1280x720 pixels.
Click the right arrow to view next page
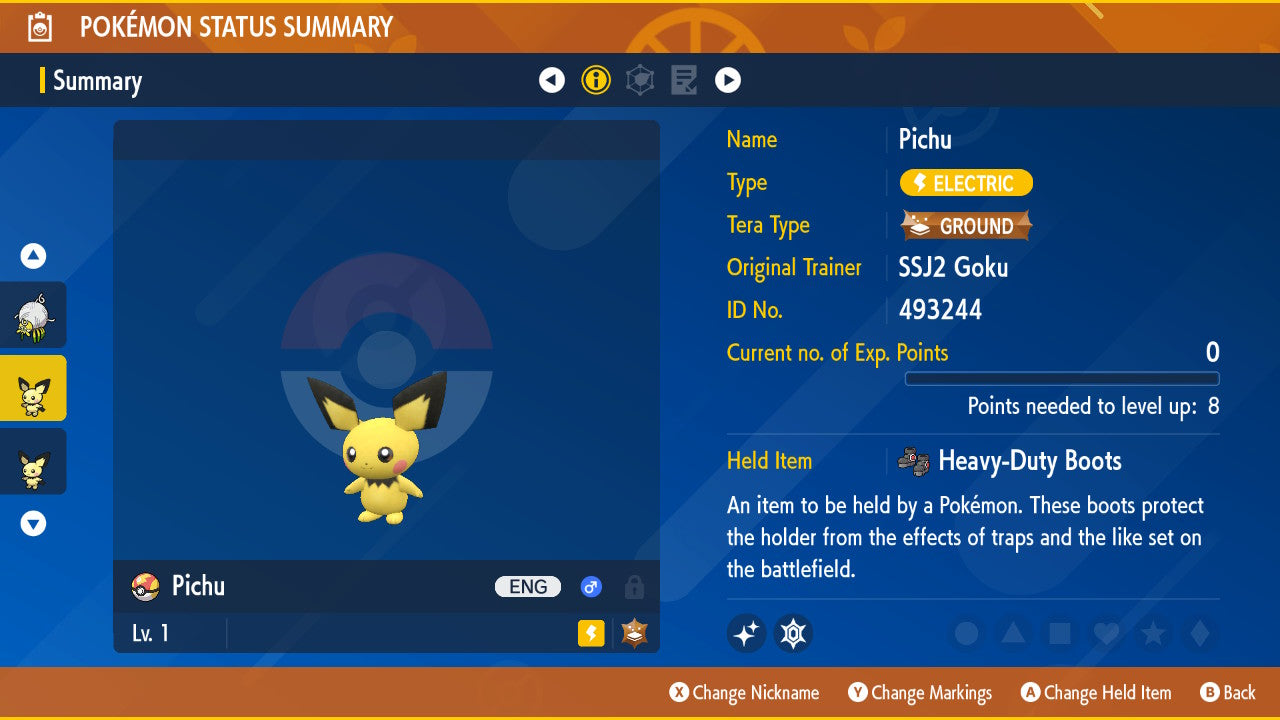pos(728,79)
